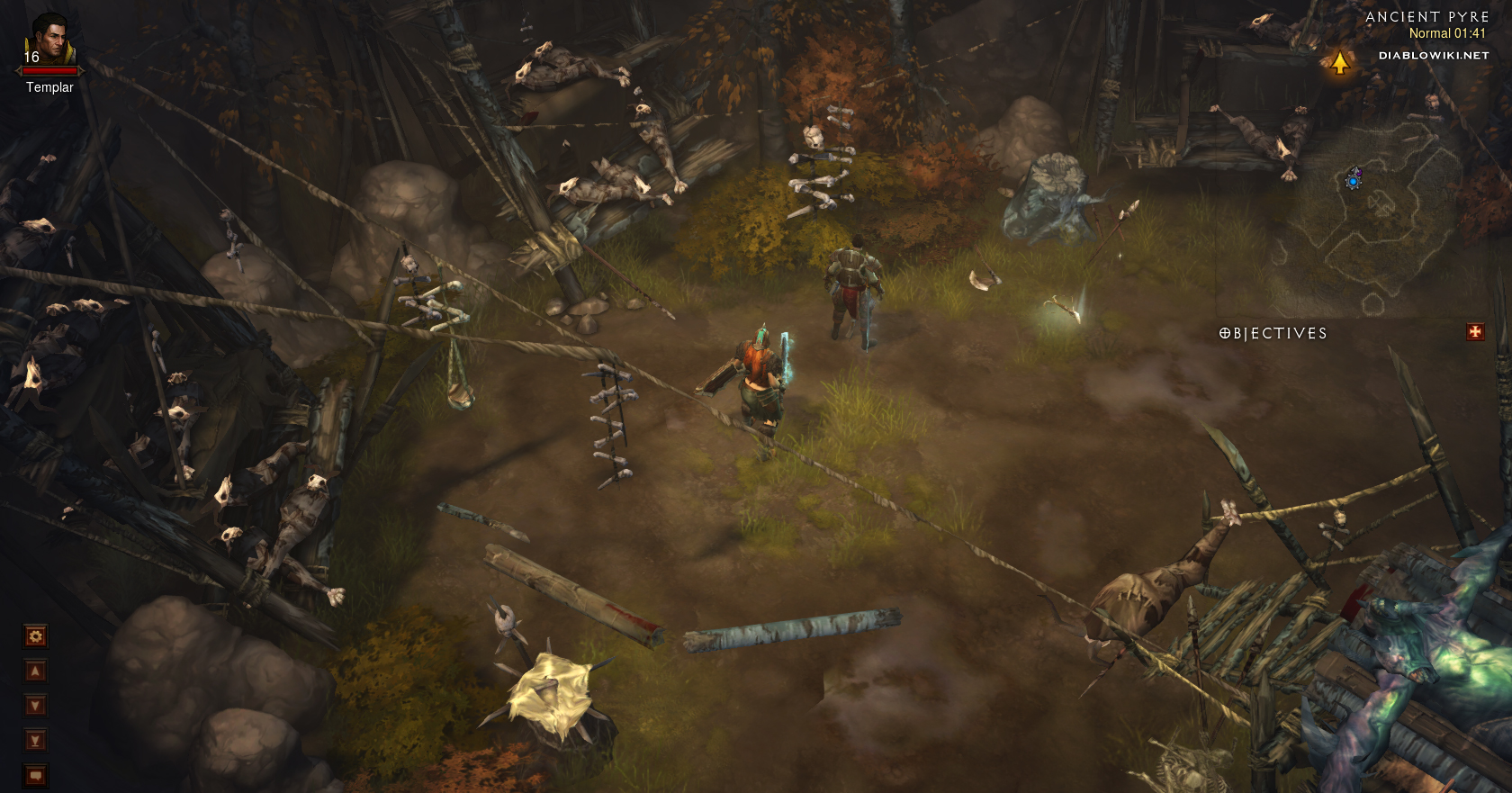The height and width of the screenshot is (793, 1512).
Task: Jump to bottom of chat log
Action: coord(35,741)
